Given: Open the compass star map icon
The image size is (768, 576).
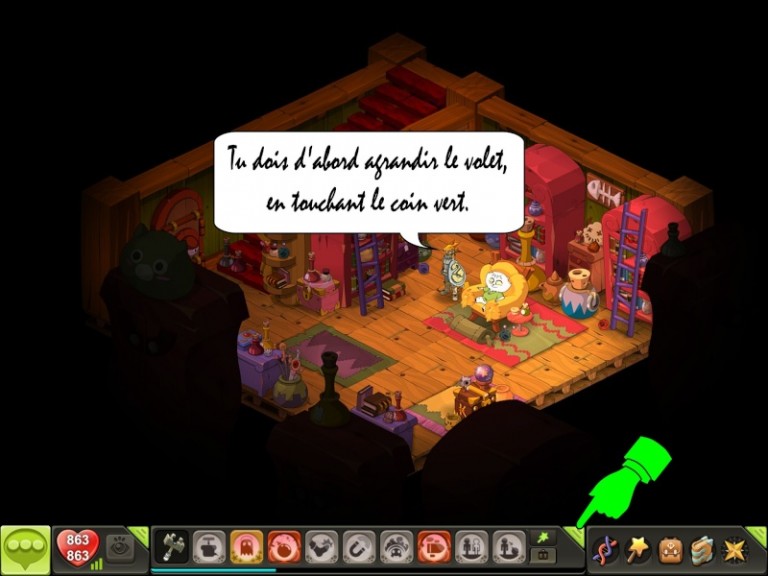Looking at the screenshot, I should (x=735, y=549).
